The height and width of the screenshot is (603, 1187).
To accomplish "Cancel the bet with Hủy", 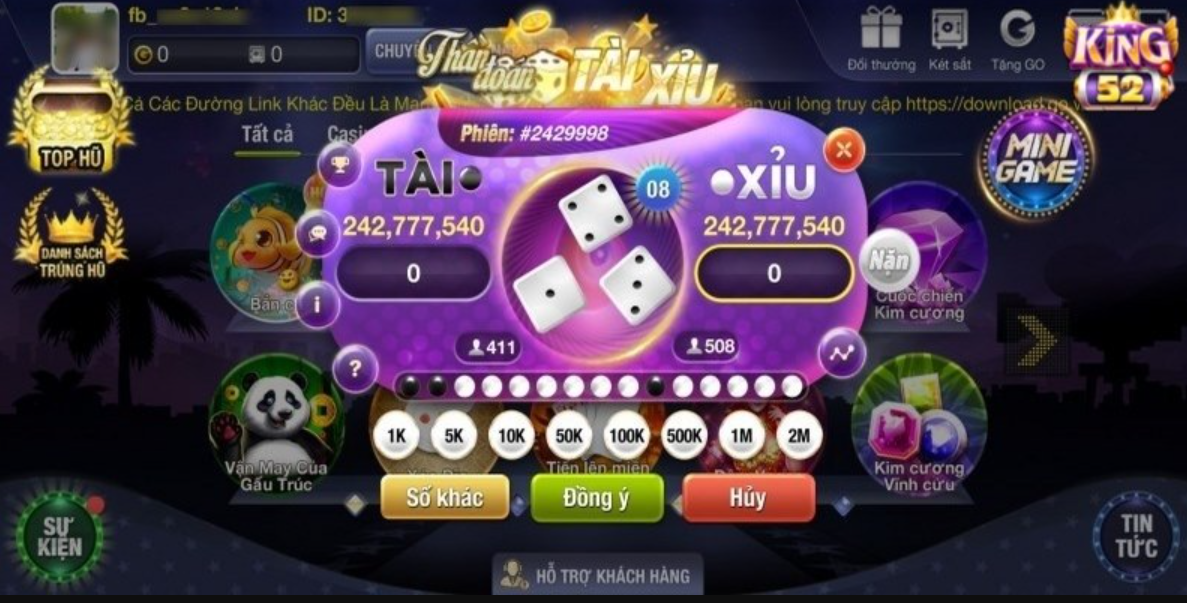I will [748, 498].
